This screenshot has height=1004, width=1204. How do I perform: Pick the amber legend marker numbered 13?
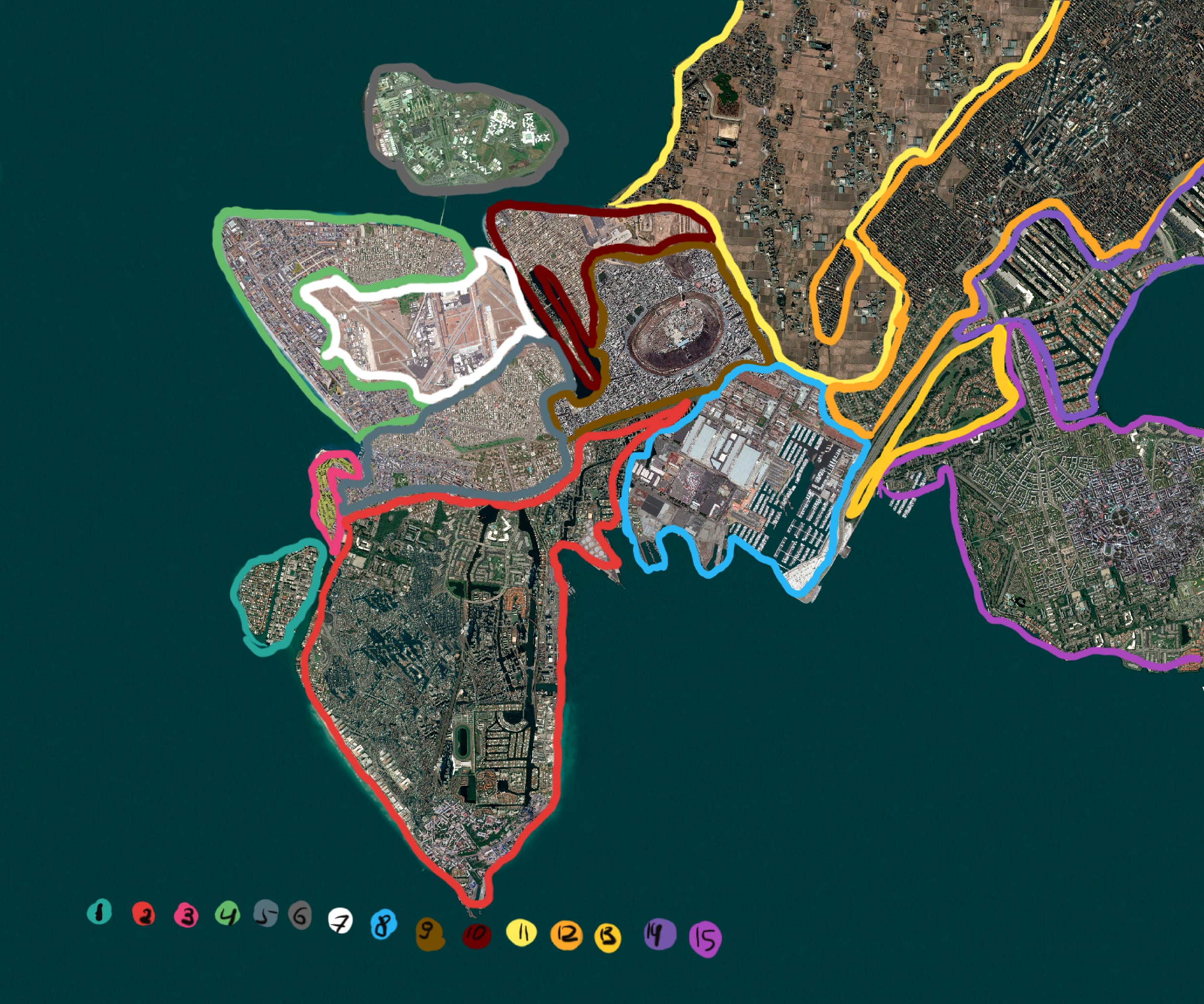pos(608,937)
